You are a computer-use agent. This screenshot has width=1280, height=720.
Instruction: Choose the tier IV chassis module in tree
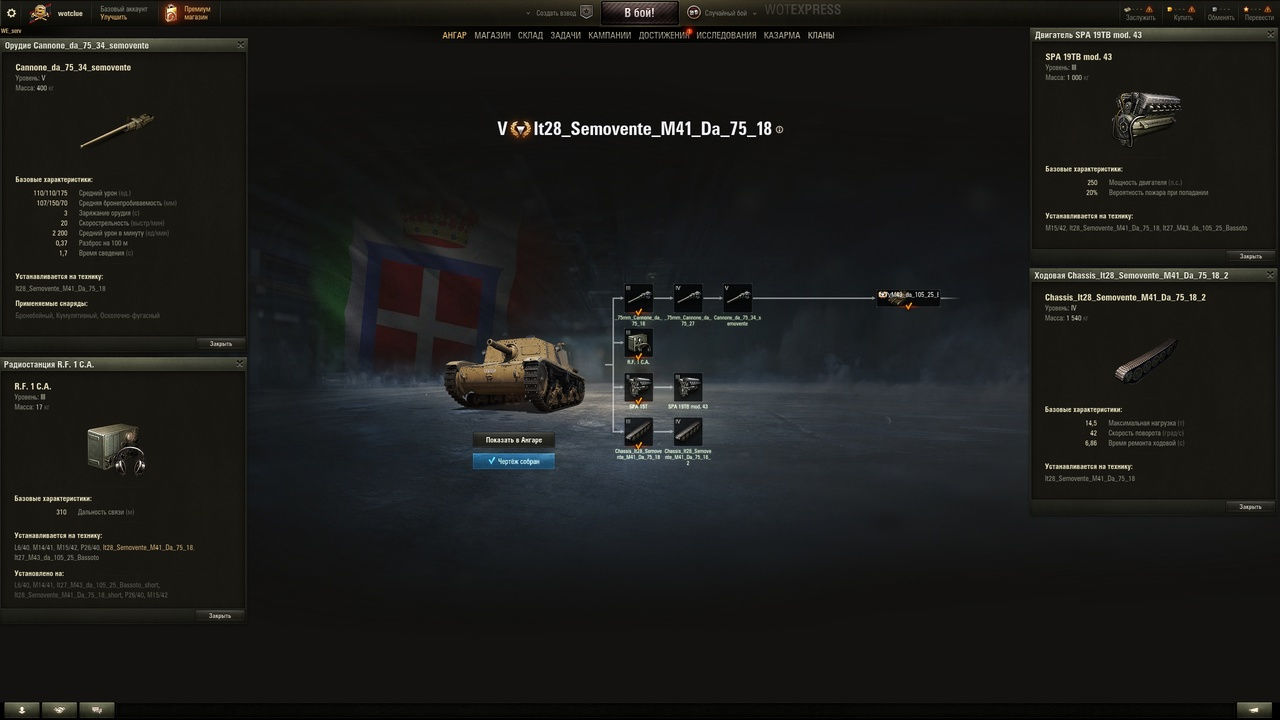click(688, 432)
